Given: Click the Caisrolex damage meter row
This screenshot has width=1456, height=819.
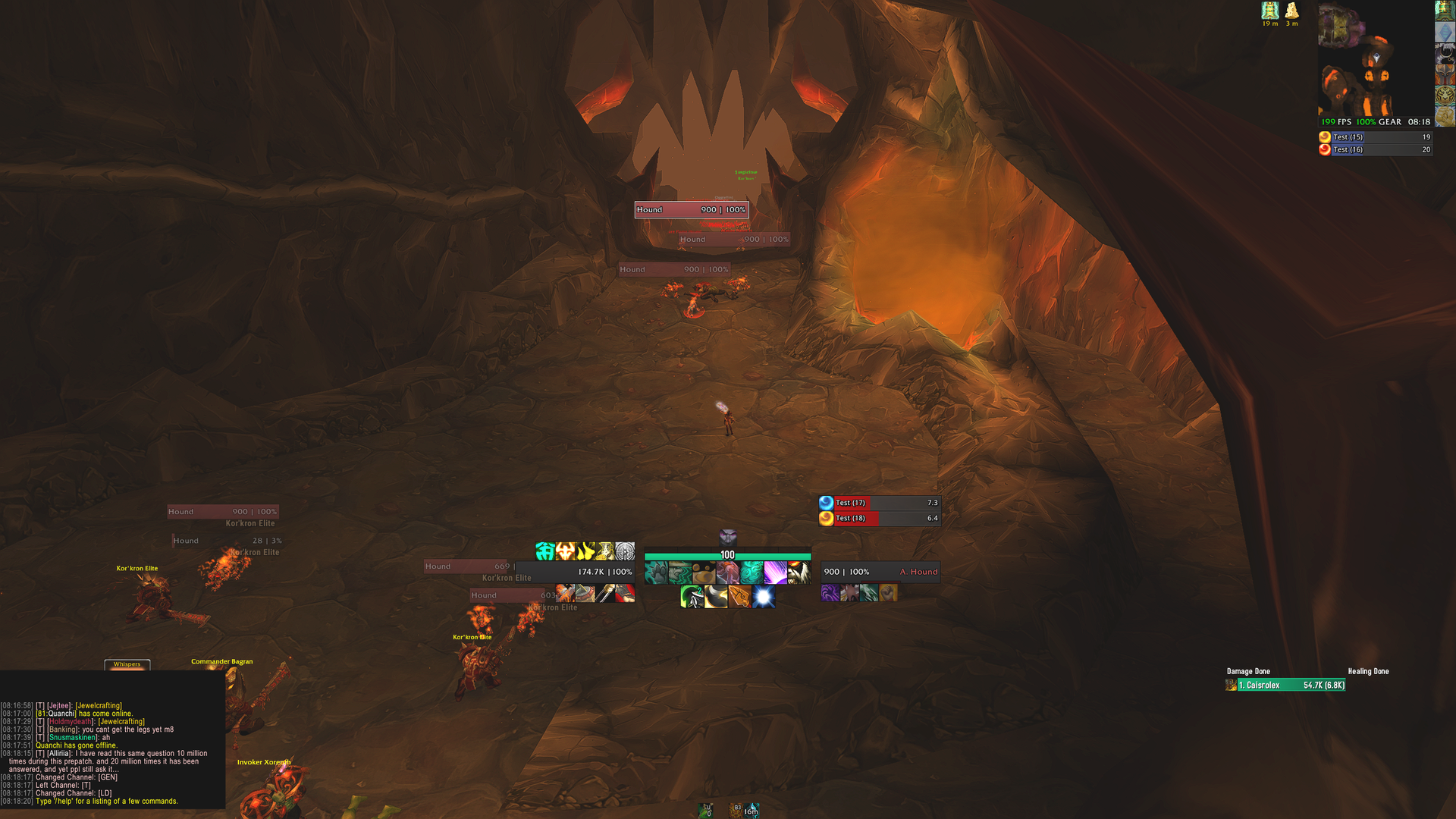Looking at the screenshot, I should (x=1285, y=686).
